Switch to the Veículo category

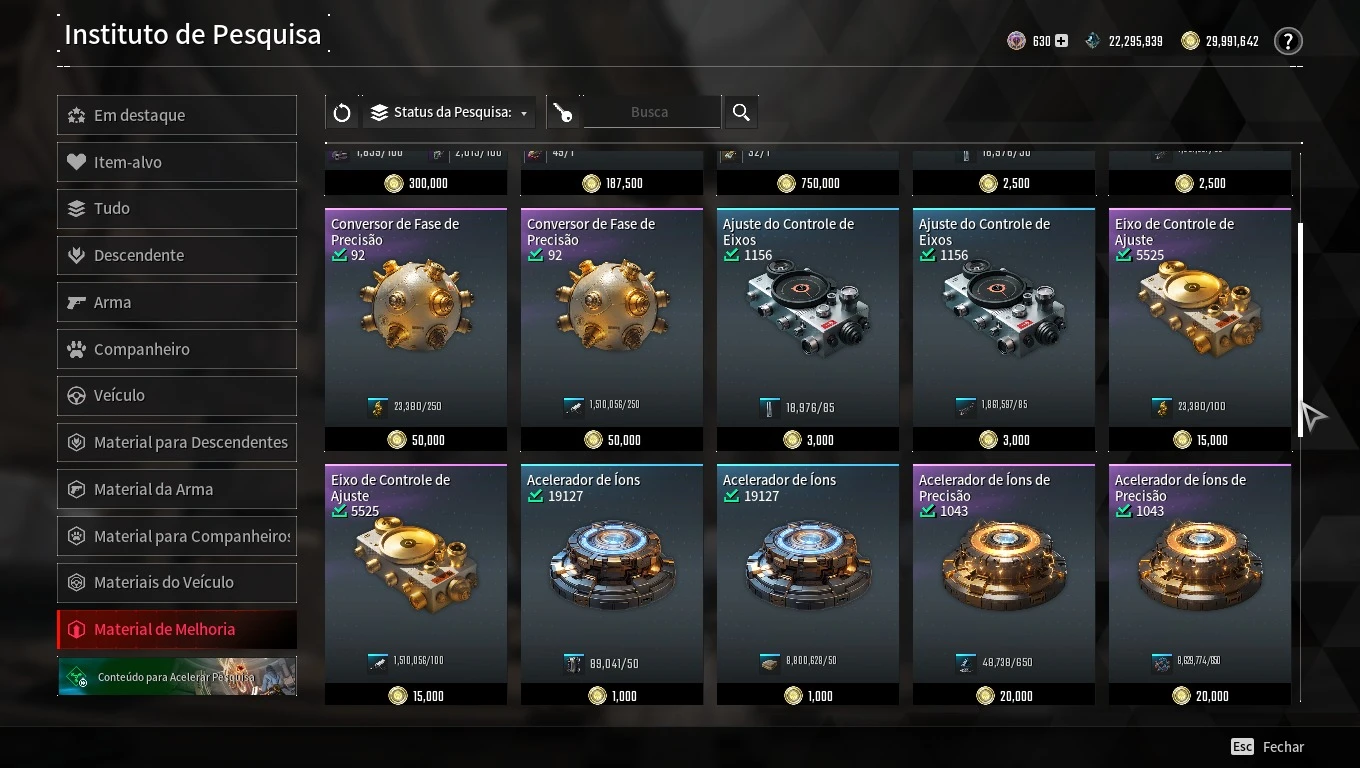177,395
